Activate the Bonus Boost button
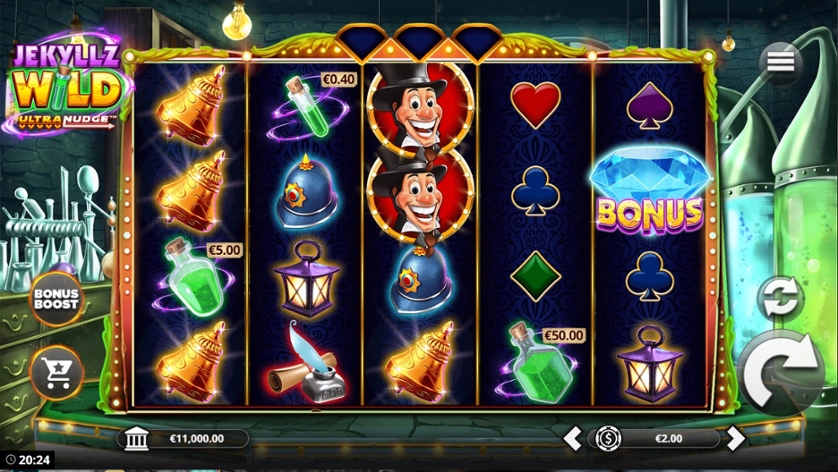This screenshot has height=472, width=838. pos(55,299)
